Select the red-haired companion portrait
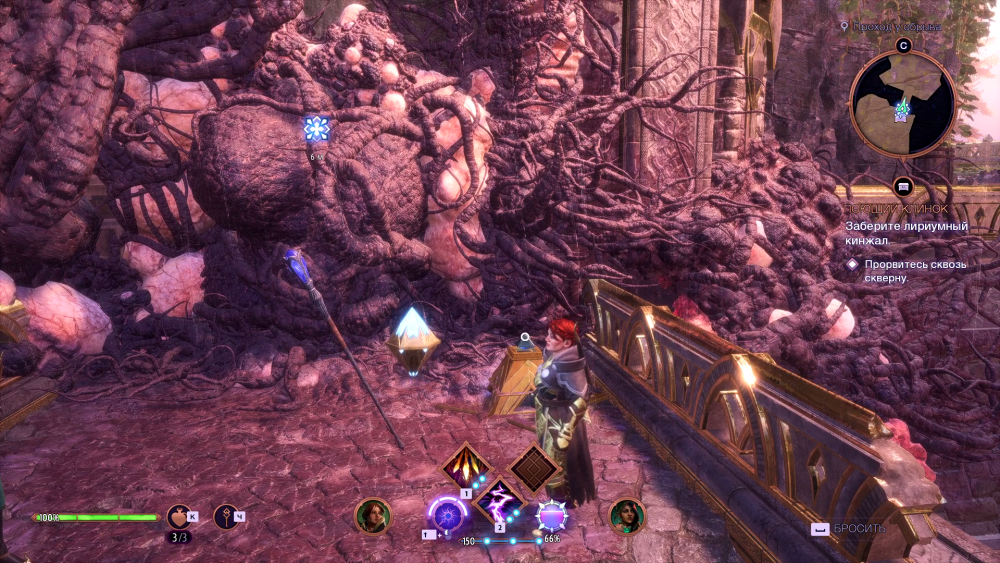 (x=372, y=516)
